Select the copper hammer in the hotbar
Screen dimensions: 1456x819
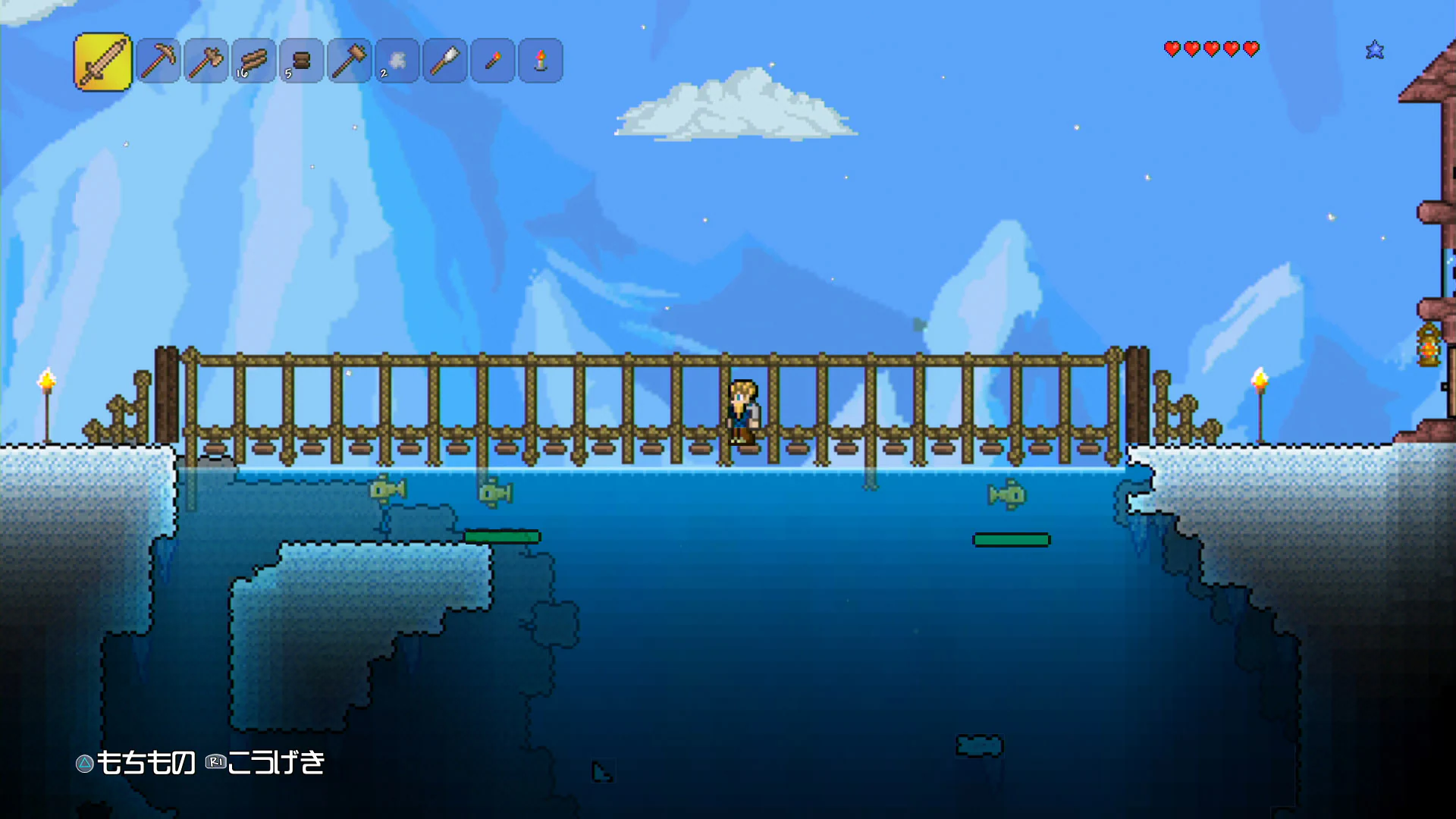349,59
